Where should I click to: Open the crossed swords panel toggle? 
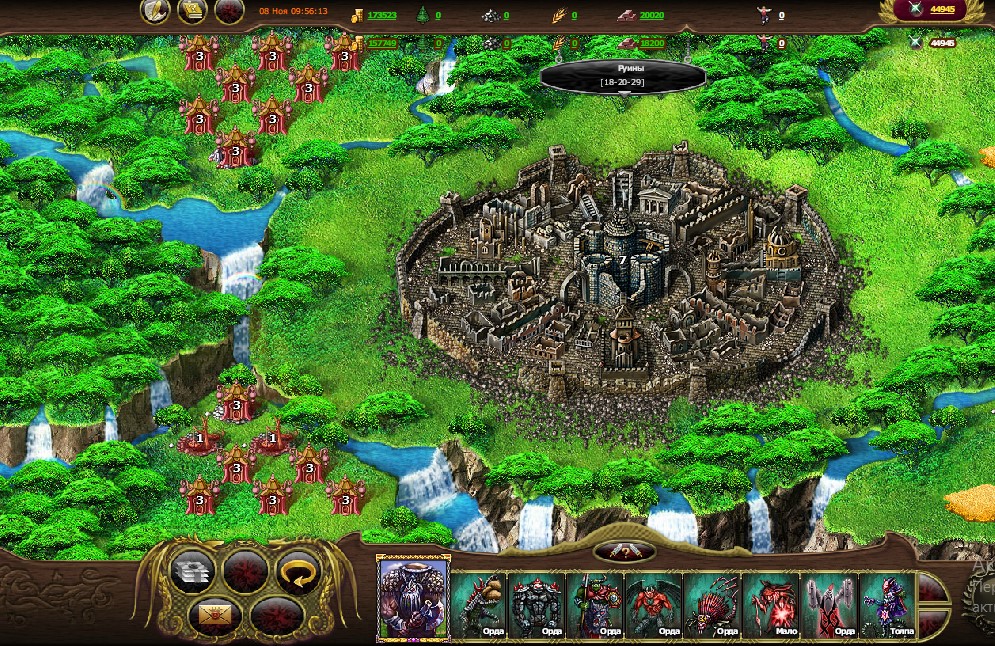coord(624,552)
